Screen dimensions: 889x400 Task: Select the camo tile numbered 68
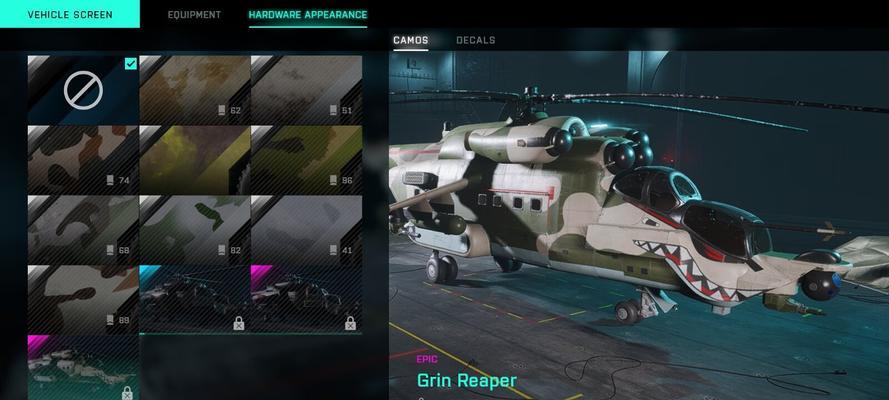click(83, 229)
